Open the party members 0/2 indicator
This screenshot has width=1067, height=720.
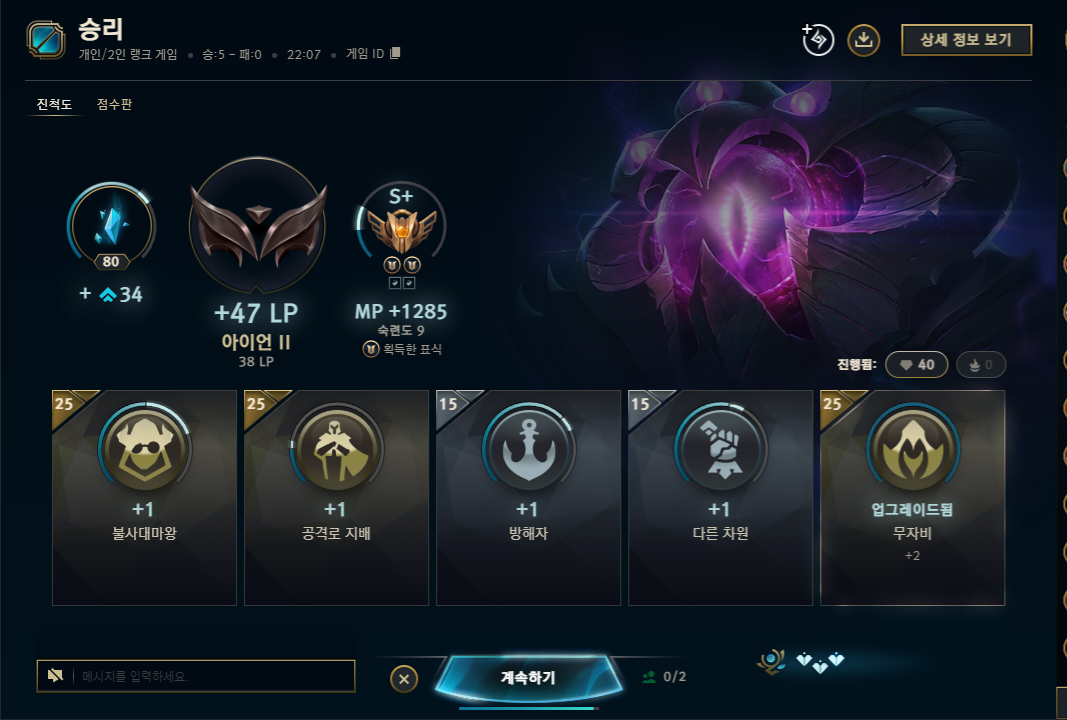tap(664, 677)
